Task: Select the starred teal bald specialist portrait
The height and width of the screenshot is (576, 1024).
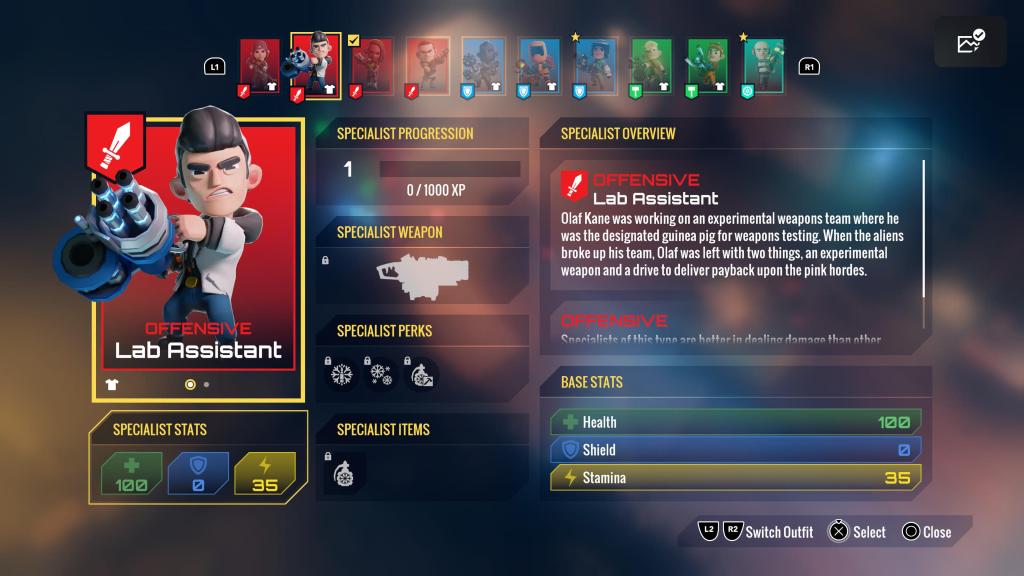Action: pos(763,66)
